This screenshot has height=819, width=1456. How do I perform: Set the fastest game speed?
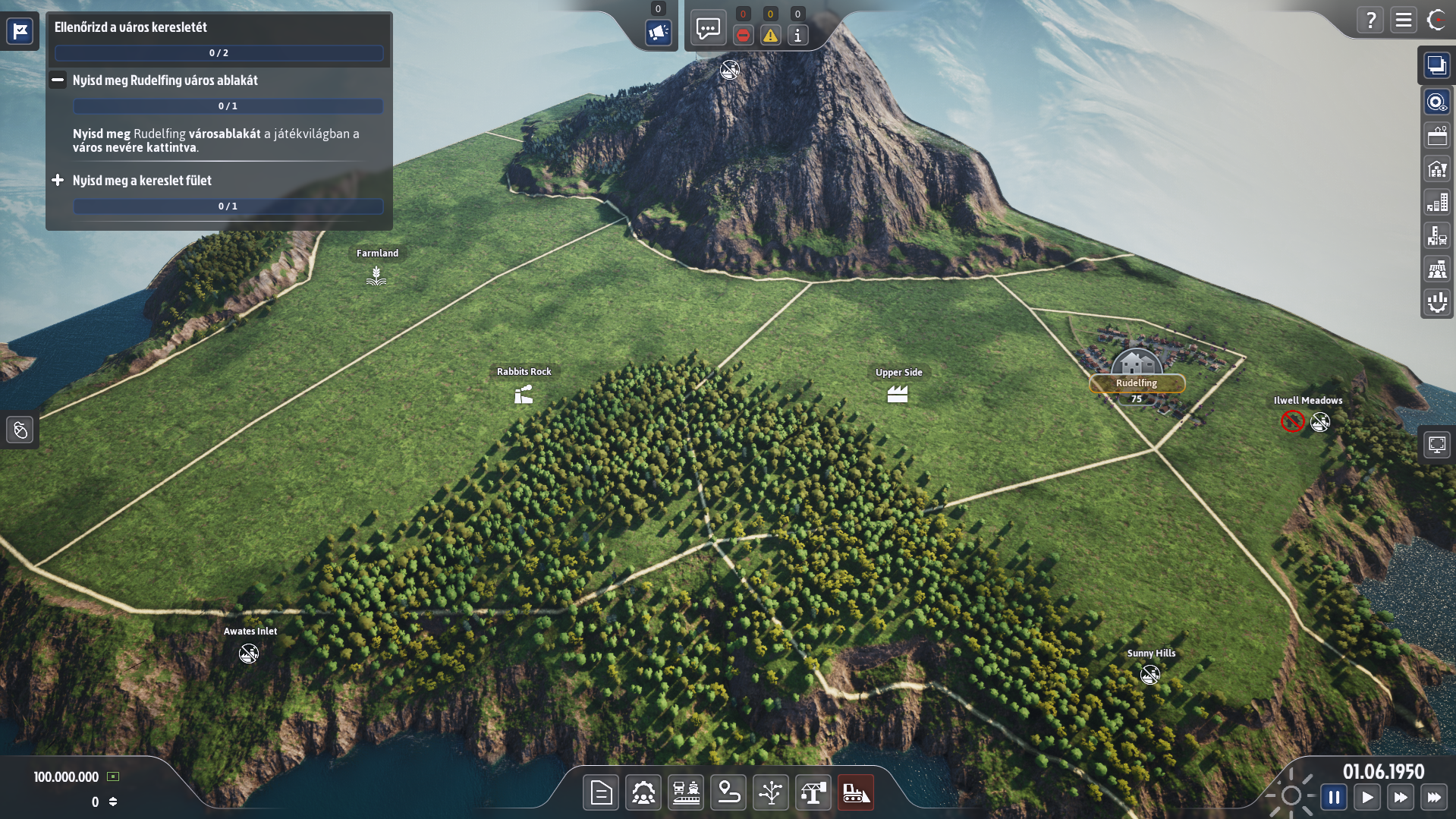tap(1433, 797)
